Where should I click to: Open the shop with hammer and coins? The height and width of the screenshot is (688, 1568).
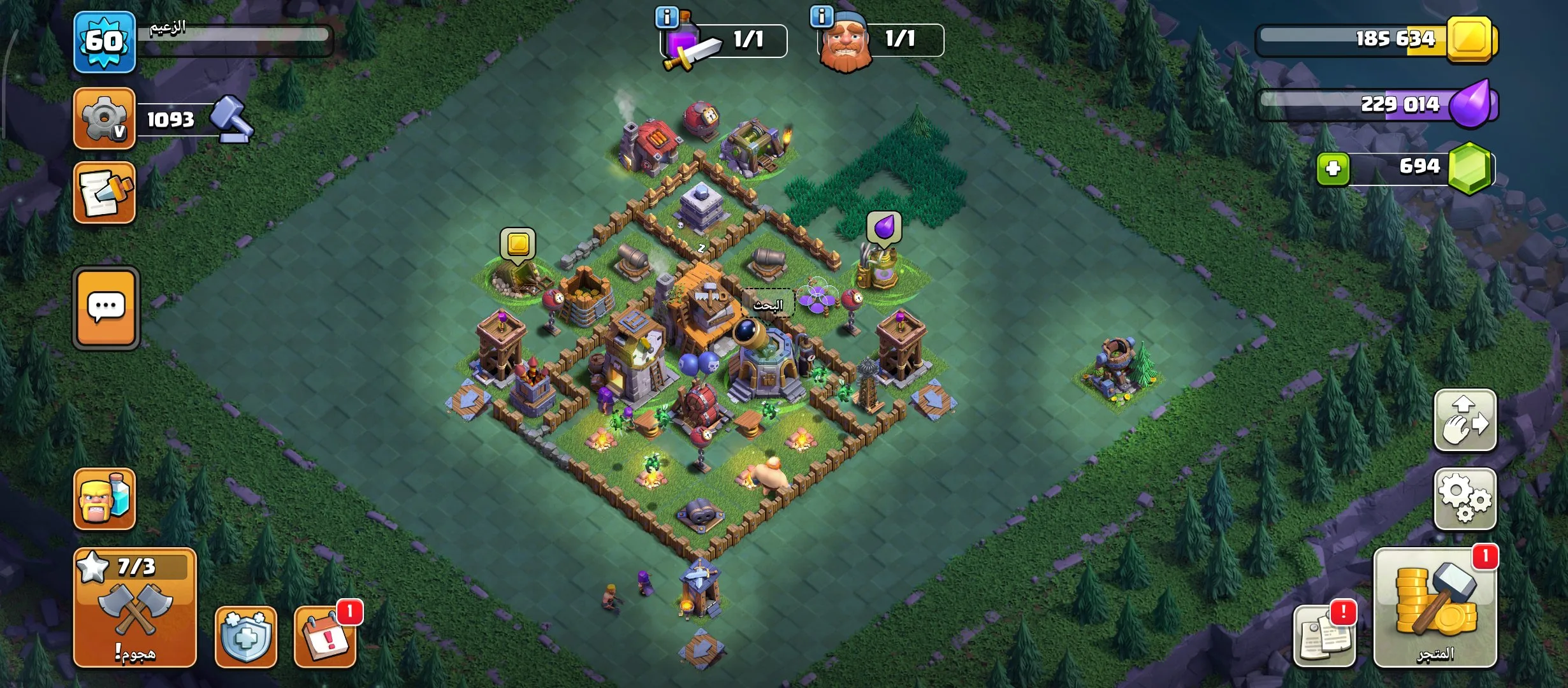pos(1435,608)
